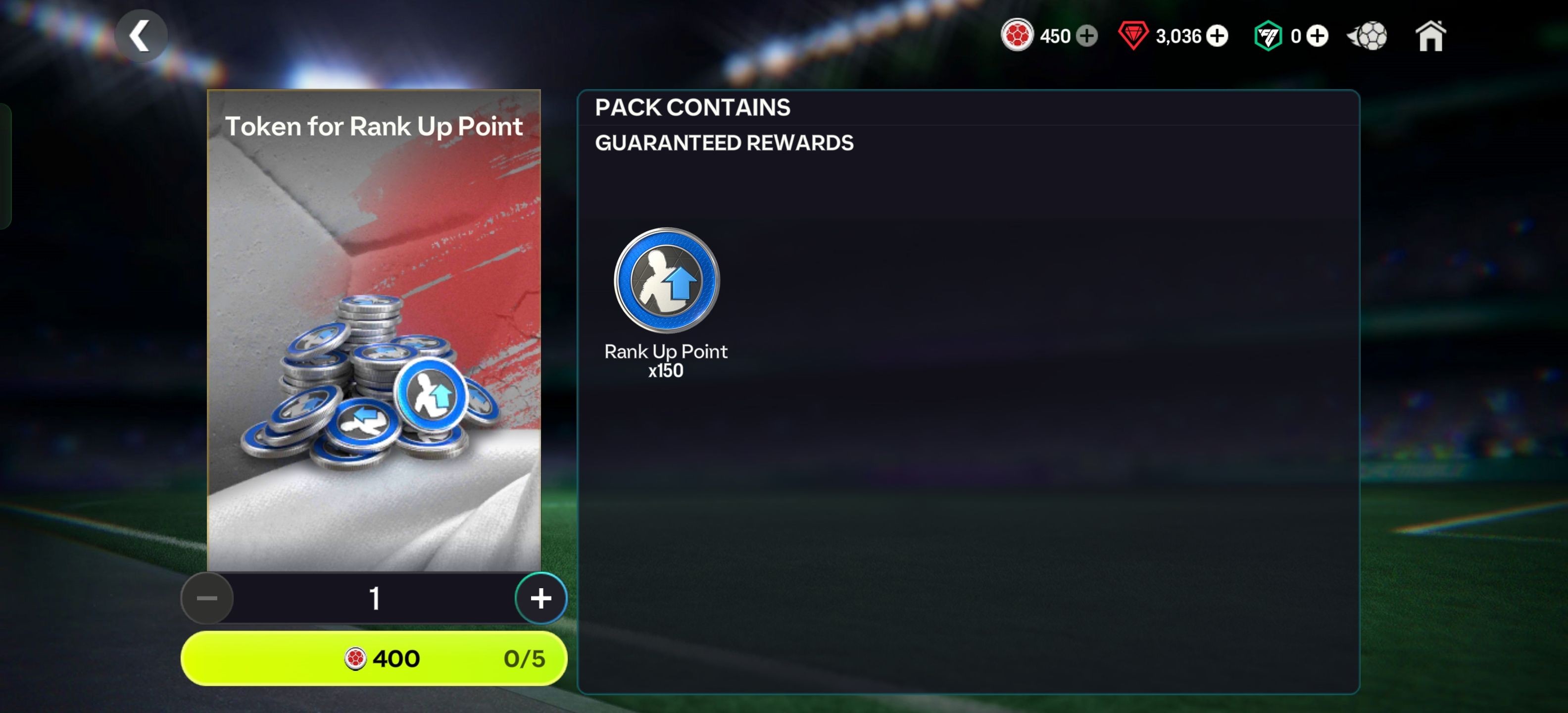Decrease pack quantity with minus stepper
The height and width of the screenshot is (713, 1568).
[207, 598]
